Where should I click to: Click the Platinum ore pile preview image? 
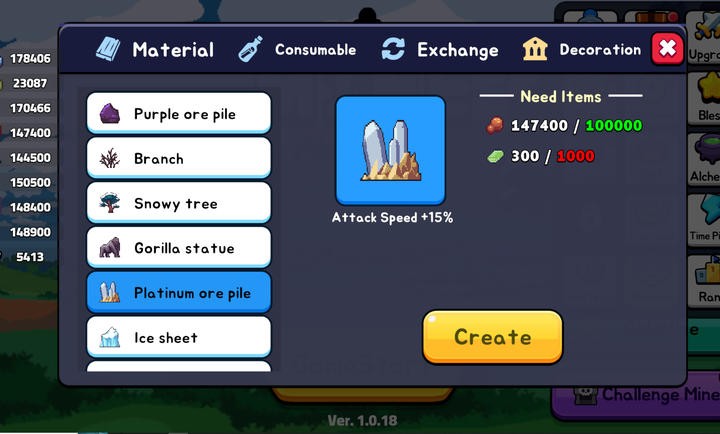point(390,150)
